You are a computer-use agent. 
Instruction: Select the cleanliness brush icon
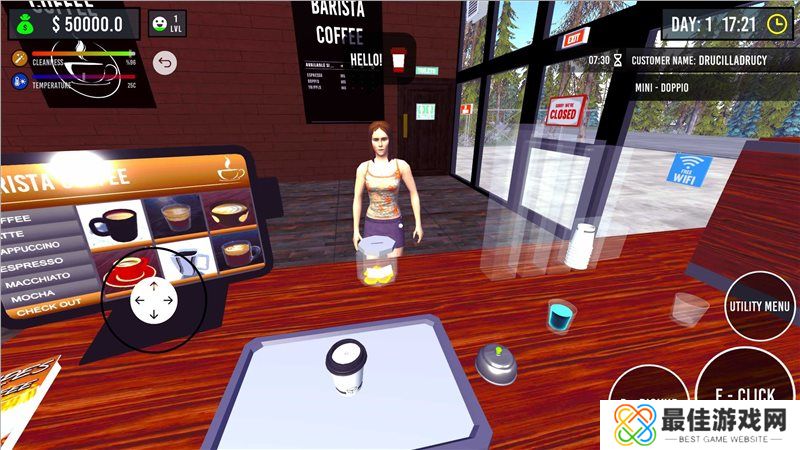click(18, 59)
